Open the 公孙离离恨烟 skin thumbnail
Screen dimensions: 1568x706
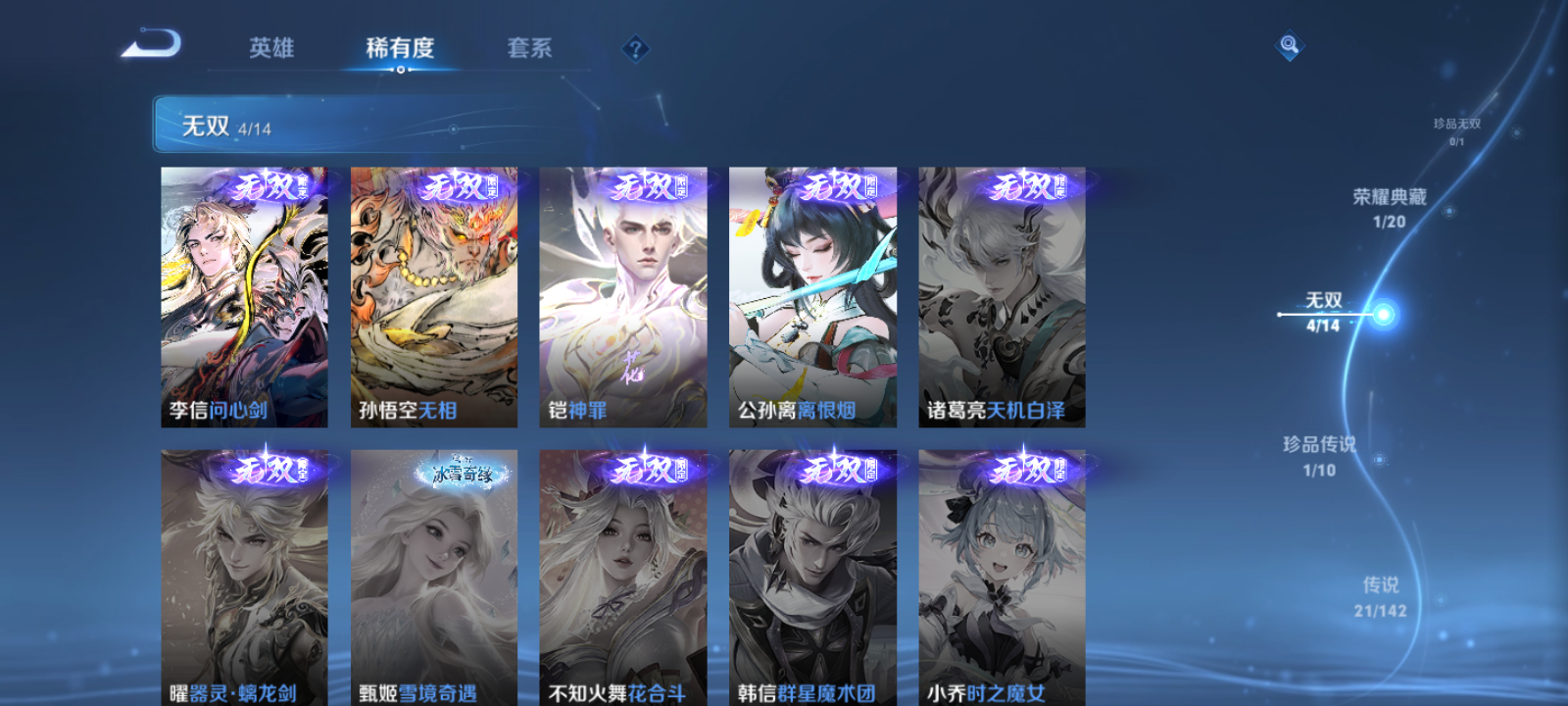813,294
